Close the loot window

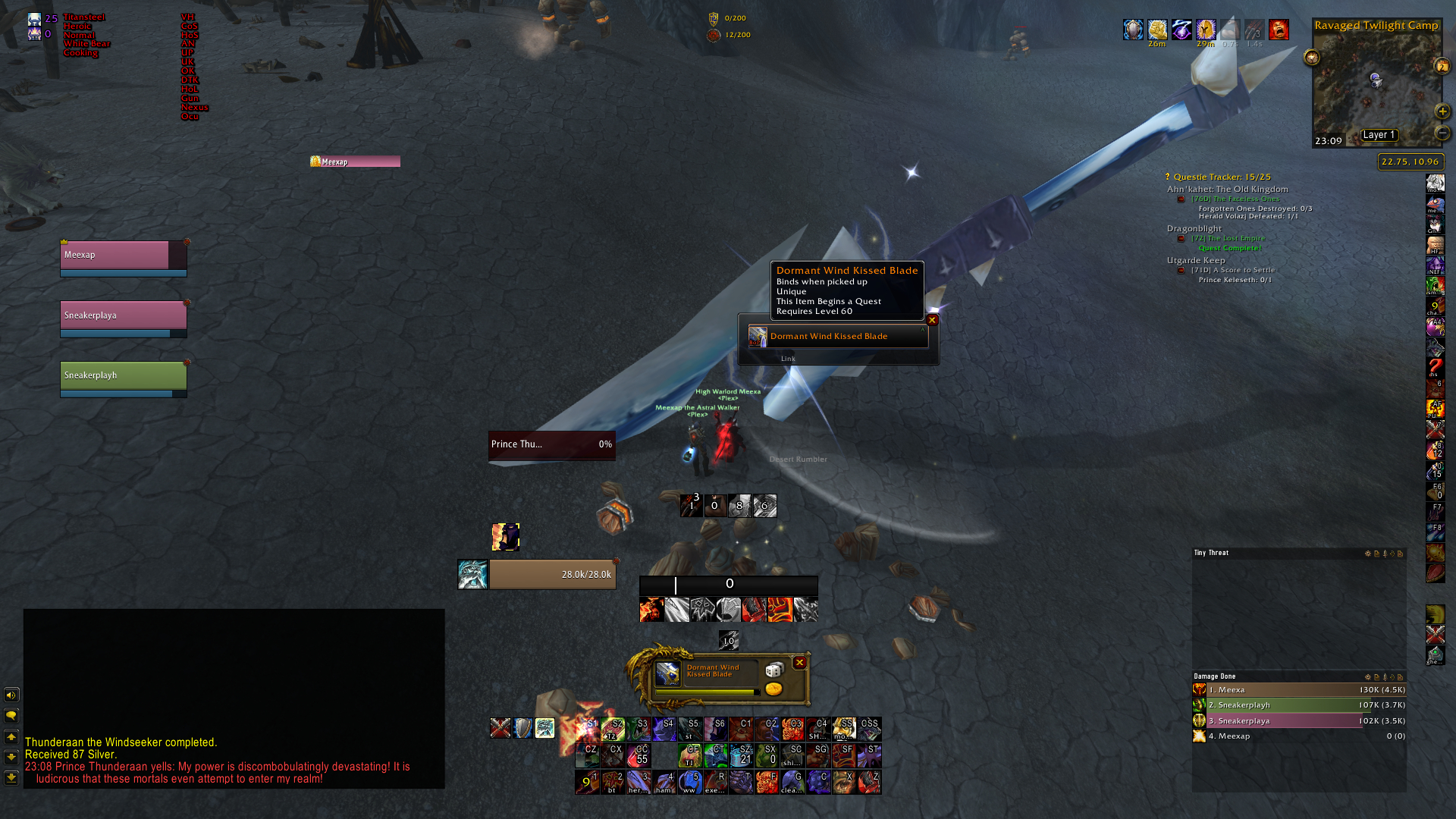point(933,320)
